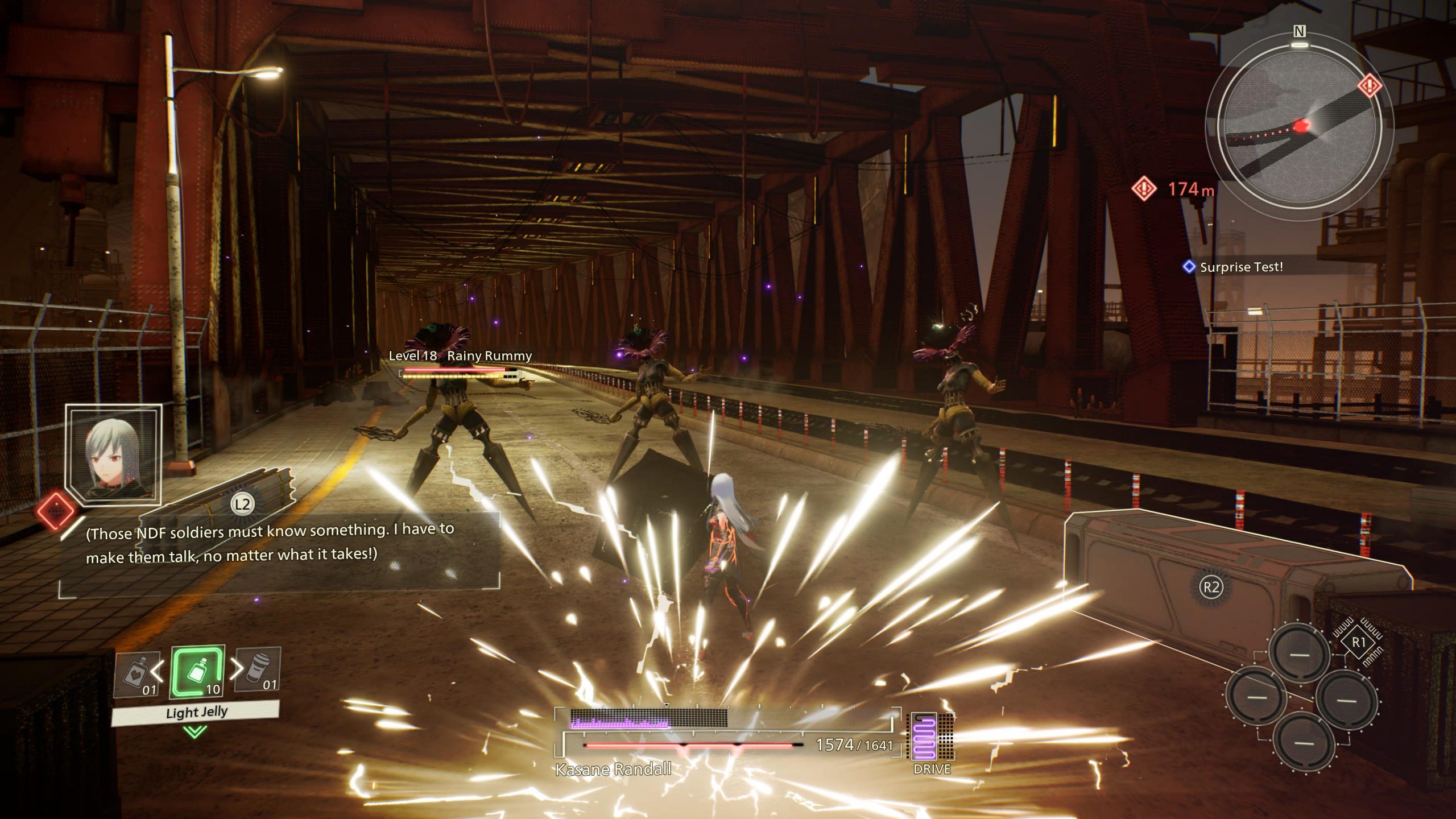Select the Light Jelly item slot

[197, 673]
